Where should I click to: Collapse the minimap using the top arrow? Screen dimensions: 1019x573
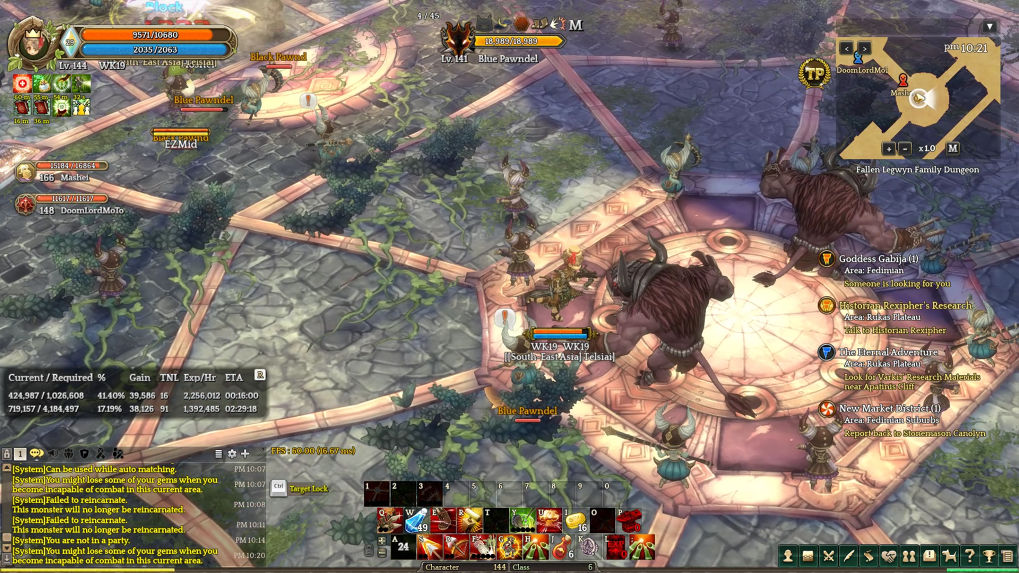coord(989,27)
